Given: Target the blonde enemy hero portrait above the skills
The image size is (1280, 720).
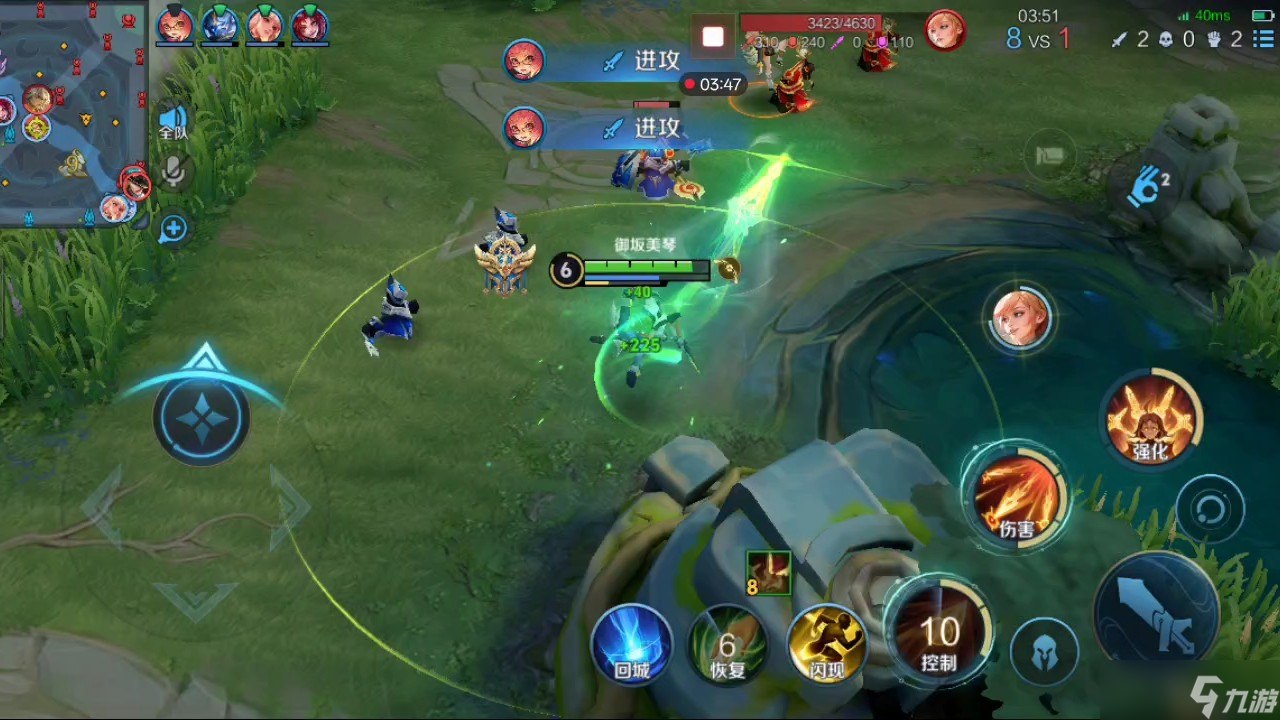Looking at the screenshot, I should 1020,320.
